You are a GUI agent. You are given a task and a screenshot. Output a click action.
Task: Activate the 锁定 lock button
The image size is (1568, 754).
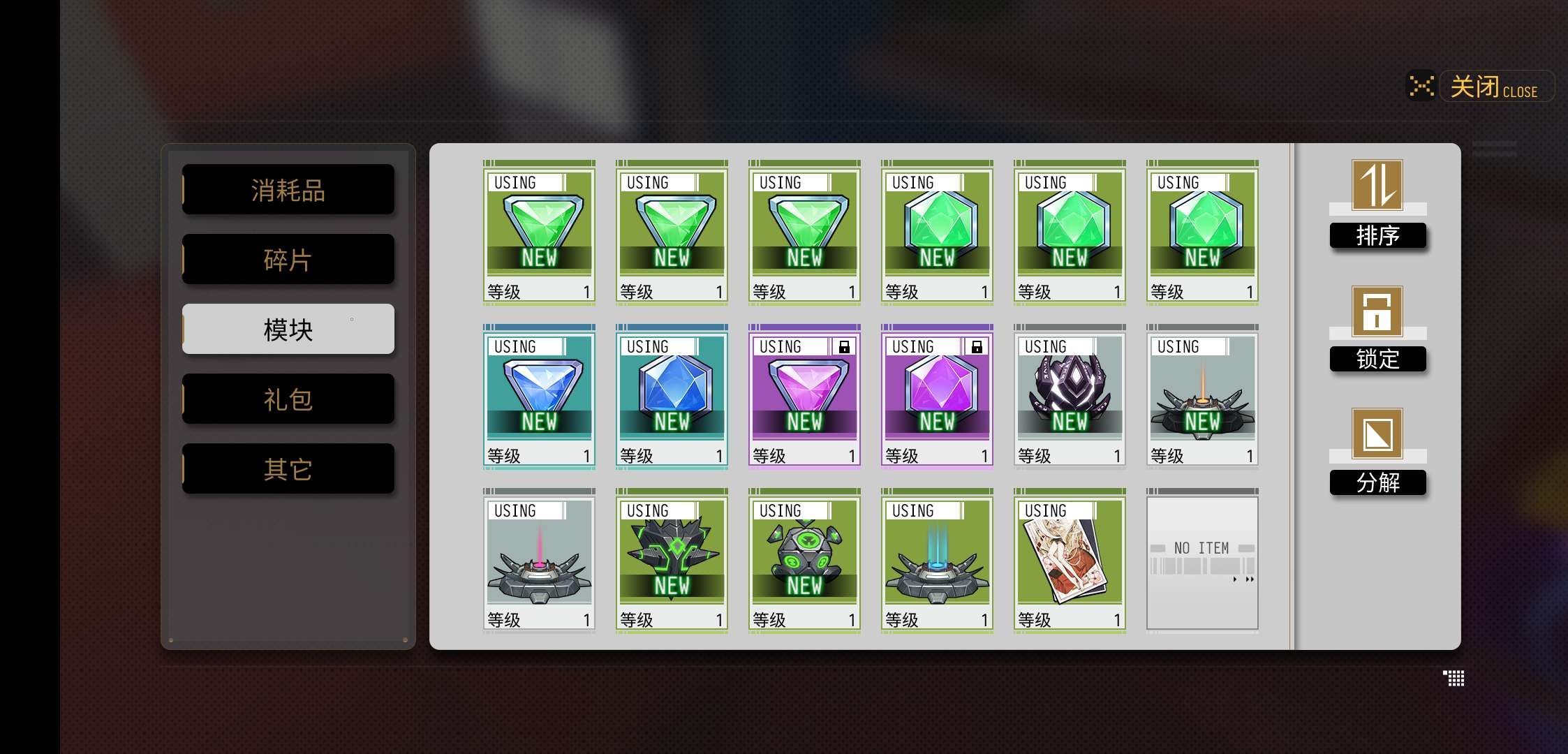pos(1377,329)
